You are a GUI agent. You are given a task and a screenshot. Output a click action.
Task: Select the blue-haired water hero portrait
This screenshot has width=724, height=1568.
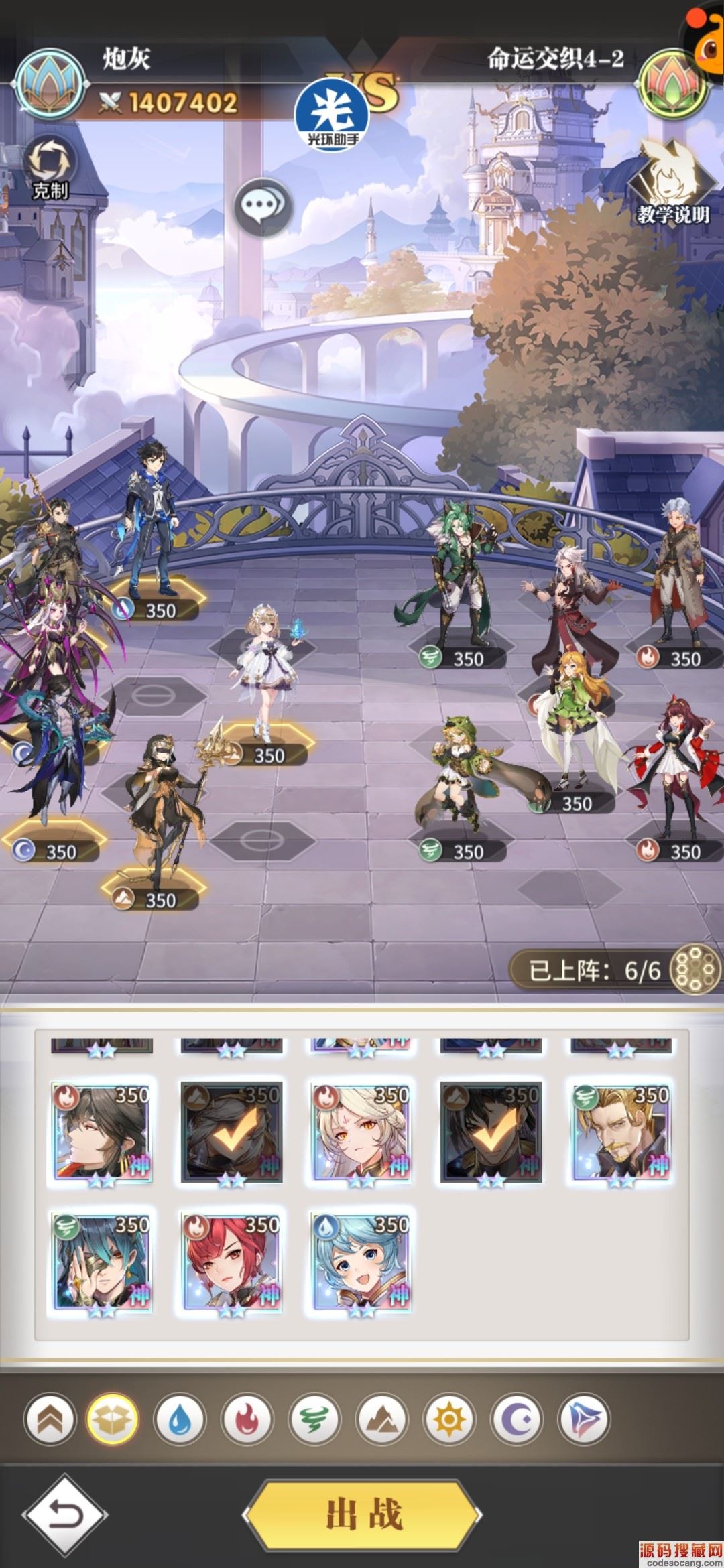coord(361,1262)
